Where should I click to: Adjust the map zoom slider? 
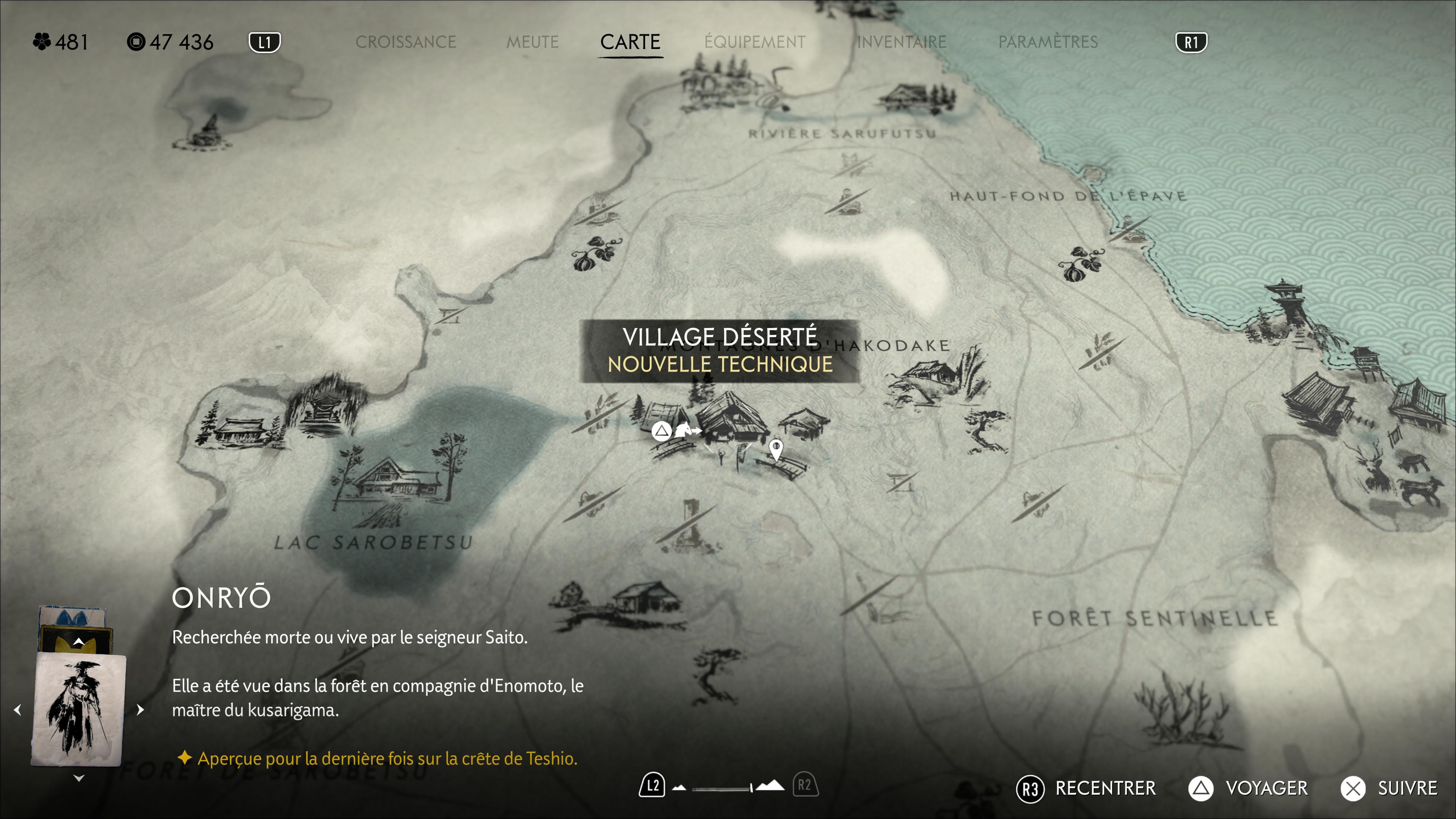[721, 788]
